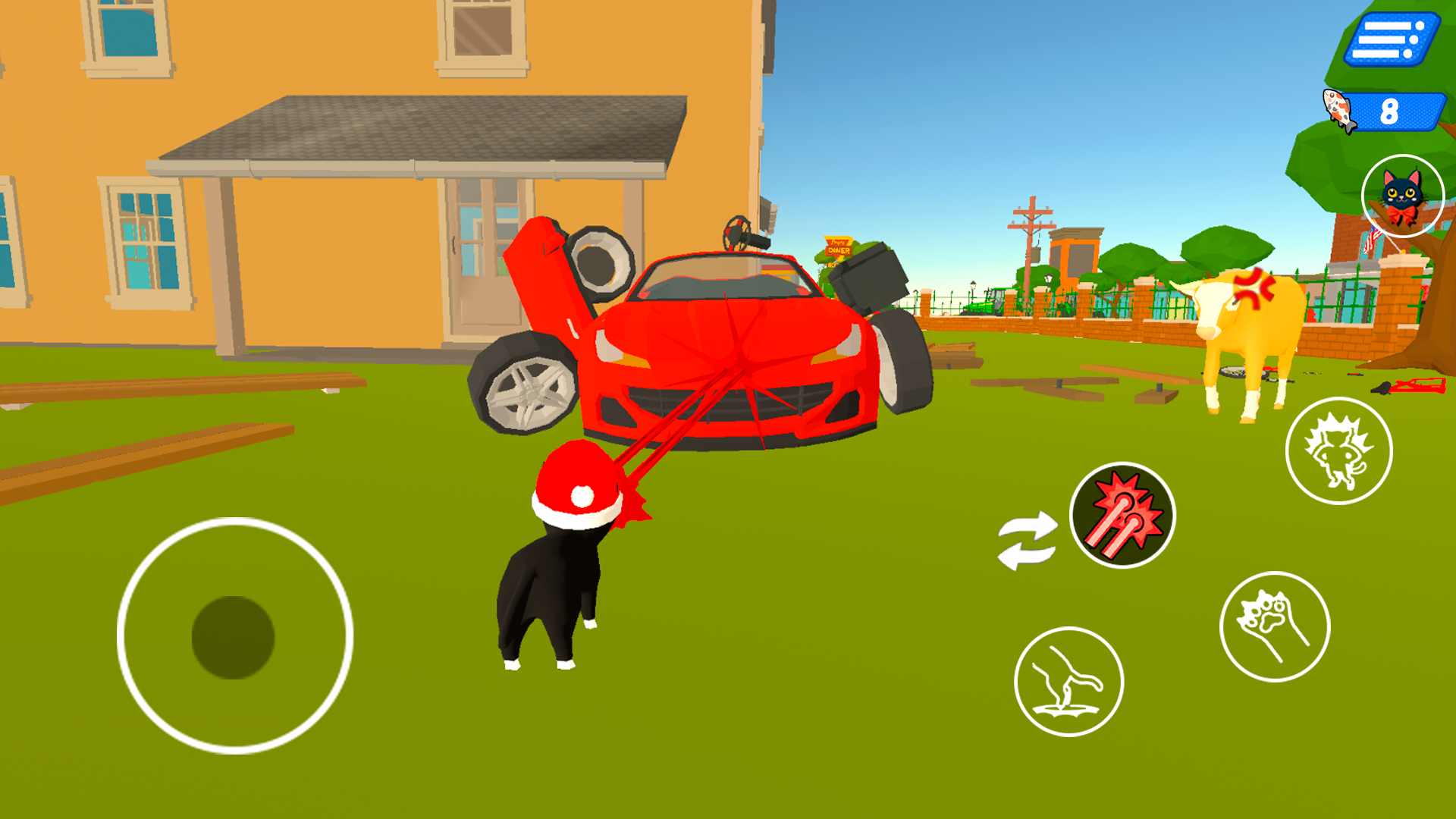Tap the fish currency icon

pyautogui.click(x=1337, y=108)
